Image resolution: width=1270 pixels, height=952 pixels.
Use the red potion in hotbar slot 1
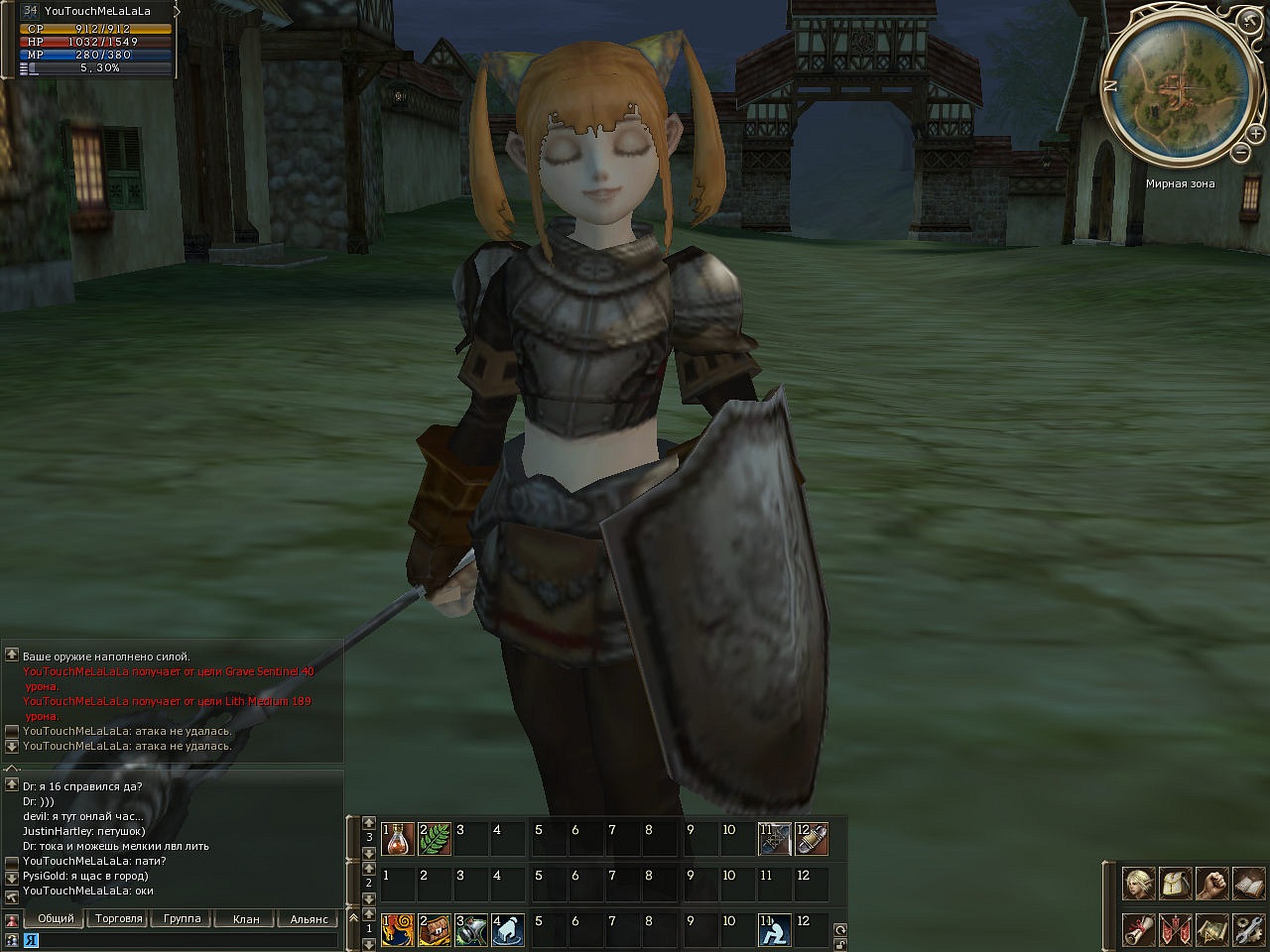[398, 839]
